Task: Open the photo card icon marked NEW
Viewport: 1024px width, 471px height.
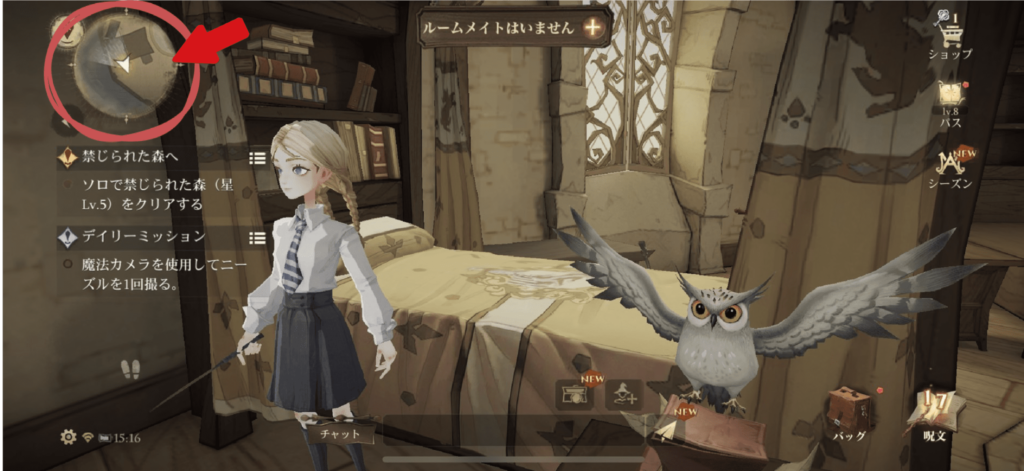Action: pyautogui.click(x=574, y=394)
